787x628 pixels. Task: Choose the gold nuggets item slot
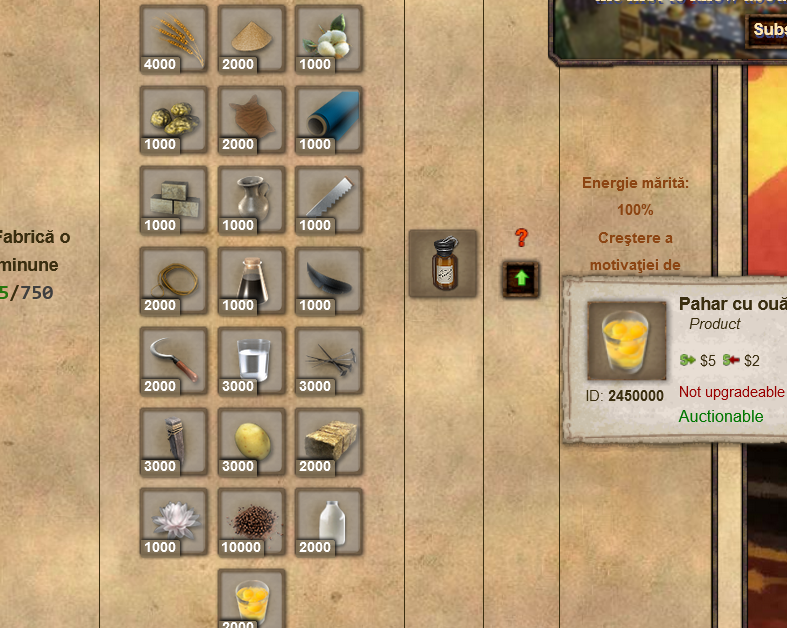click(x=174, y=119)
